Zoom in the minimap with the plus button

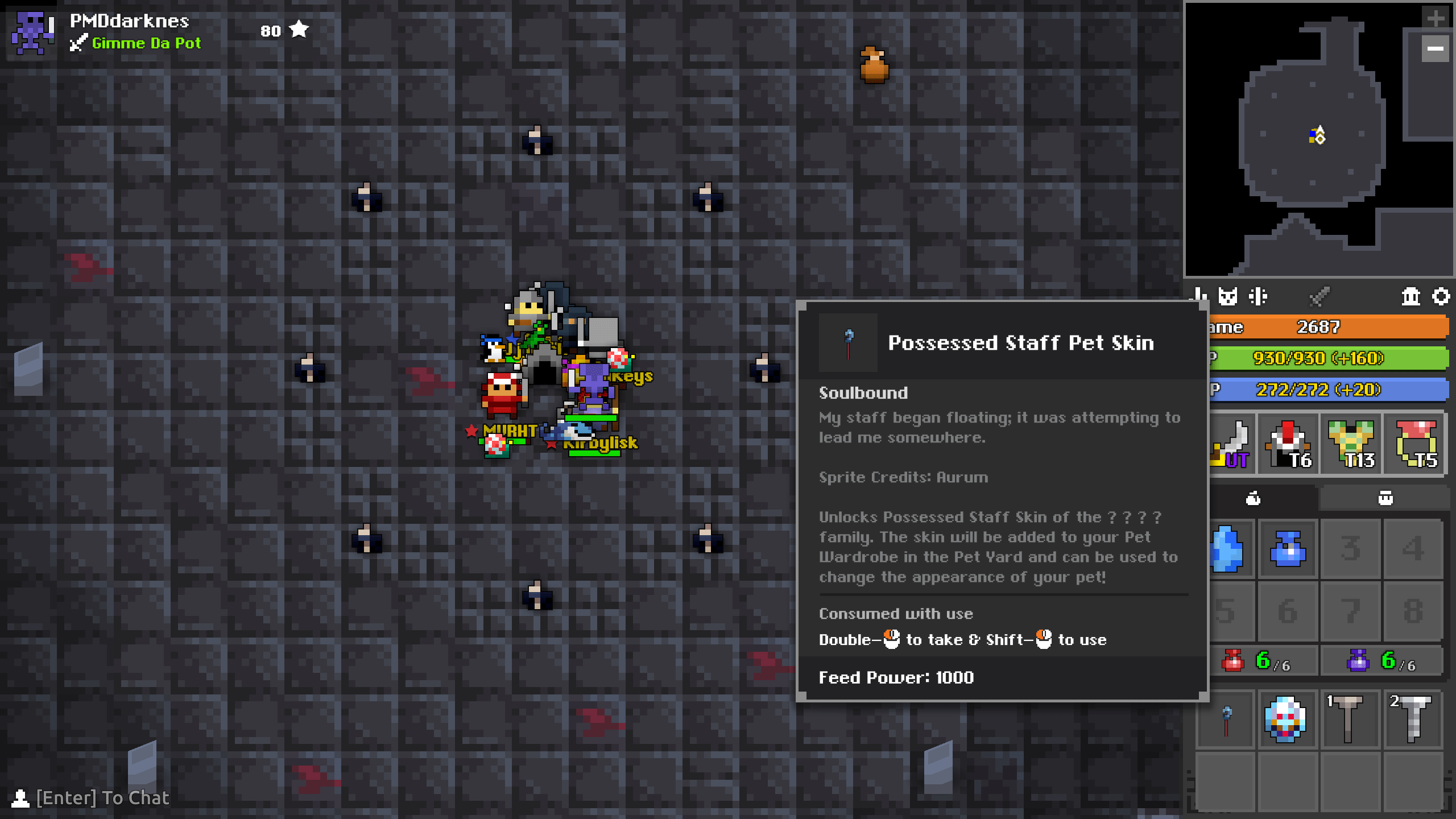point(1436,17)
